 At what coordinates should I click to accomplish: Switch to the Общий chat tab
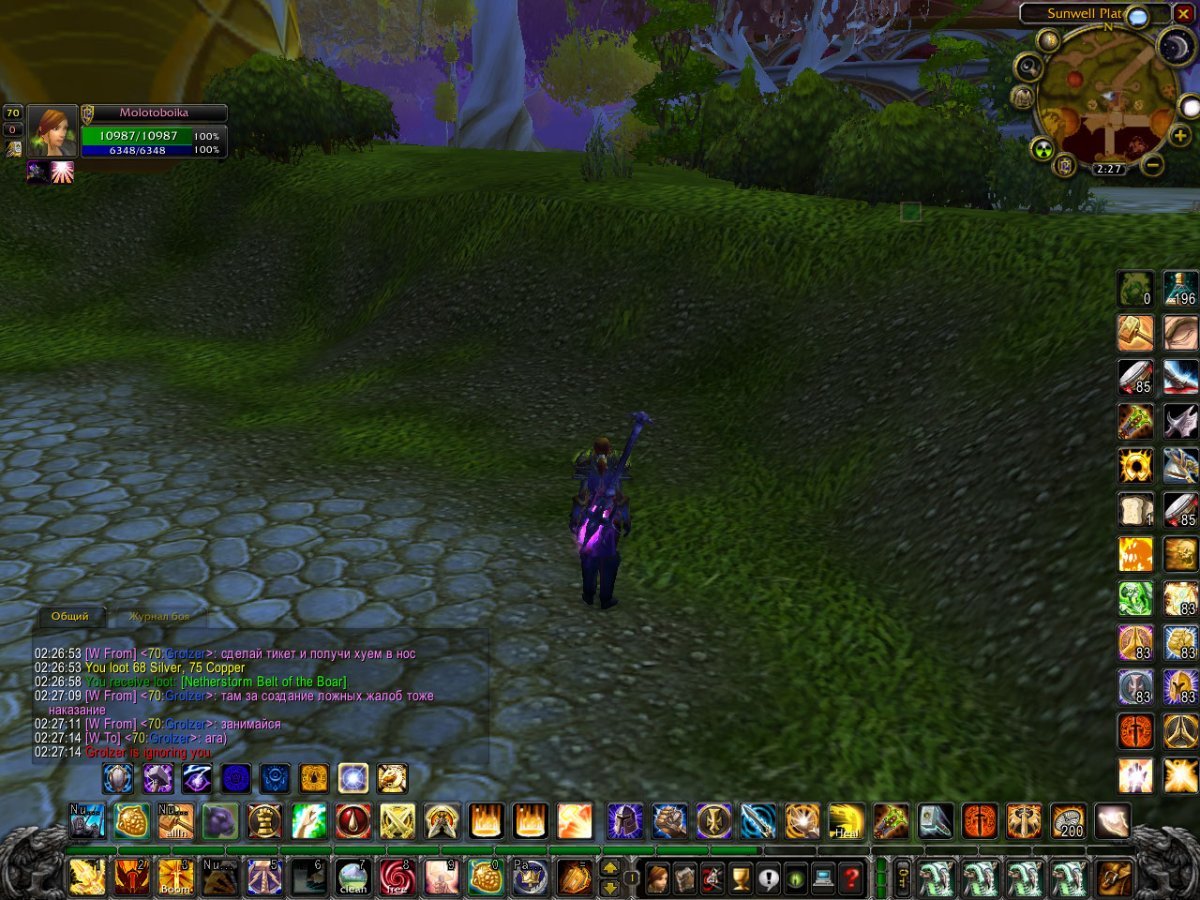70,616
